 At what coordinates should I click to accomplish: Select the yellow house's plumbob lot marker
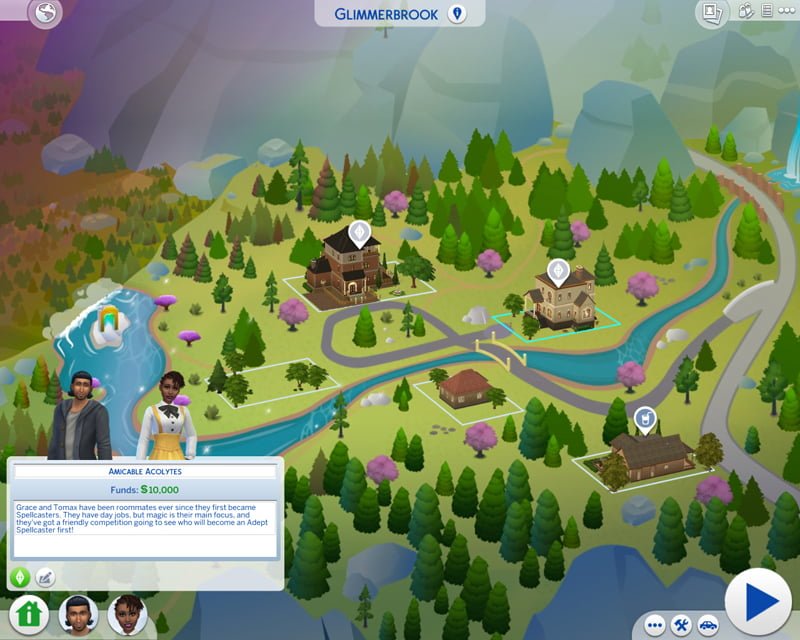(558, 270)
